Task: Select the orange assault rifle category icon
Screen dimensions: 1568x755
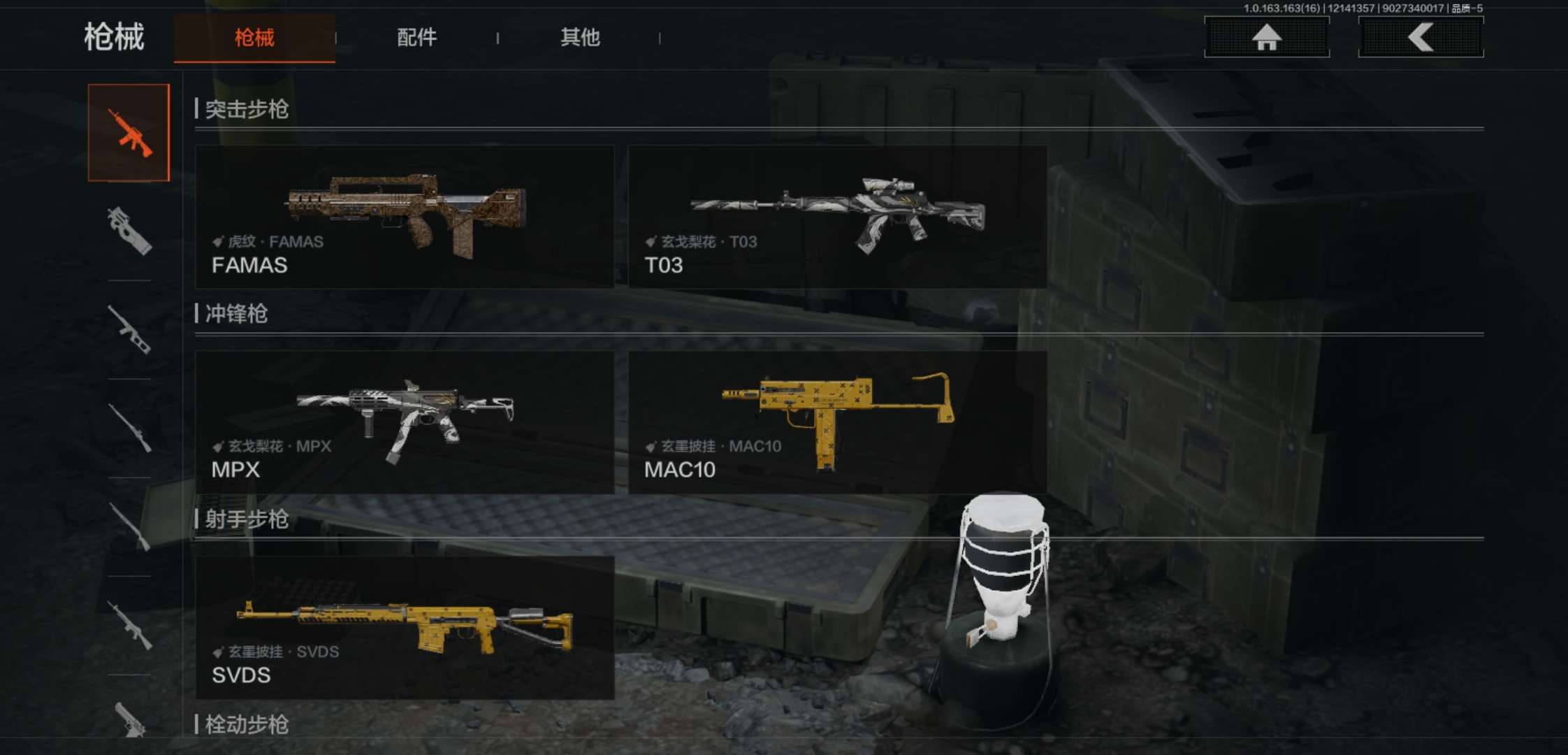Action: [129, 133]
